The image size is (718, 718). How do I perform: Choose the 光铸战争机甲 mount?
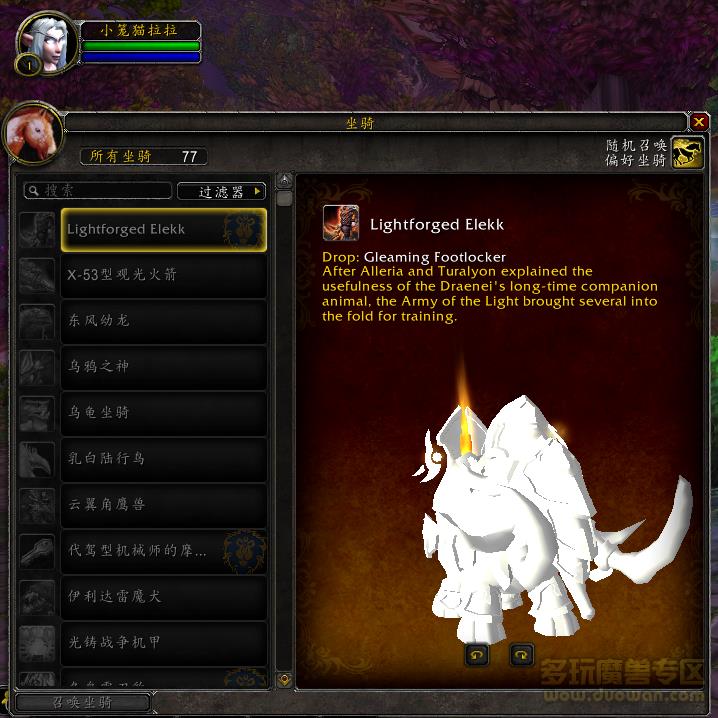coord(164,643)
